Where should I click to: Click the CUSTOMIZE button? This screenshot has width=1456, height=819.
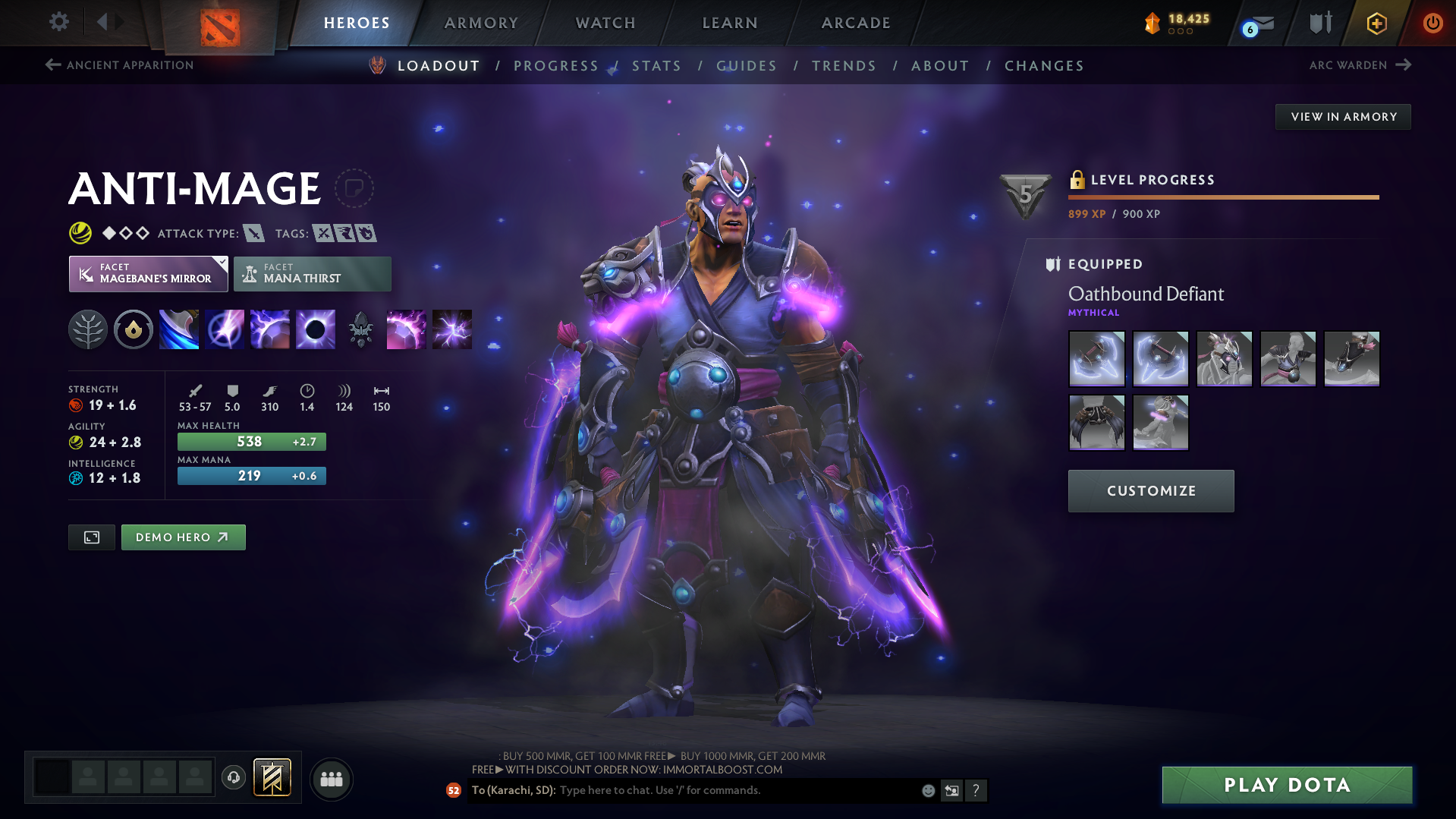[x=1150, y=490]
